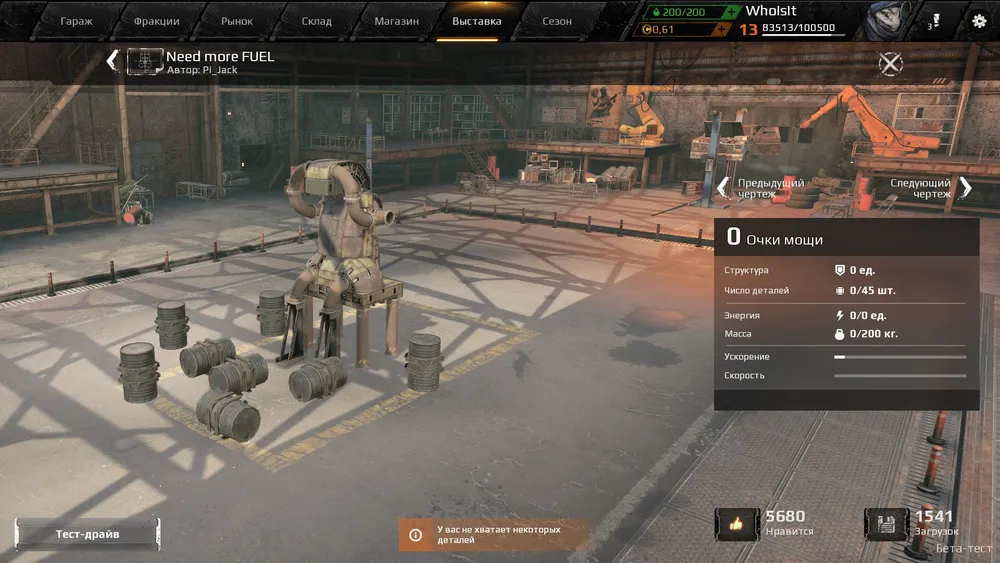The height and width of the screenshot is (563, 1000).
Task: Close the blueprint view with the X
Action: [x=890, y=63]
